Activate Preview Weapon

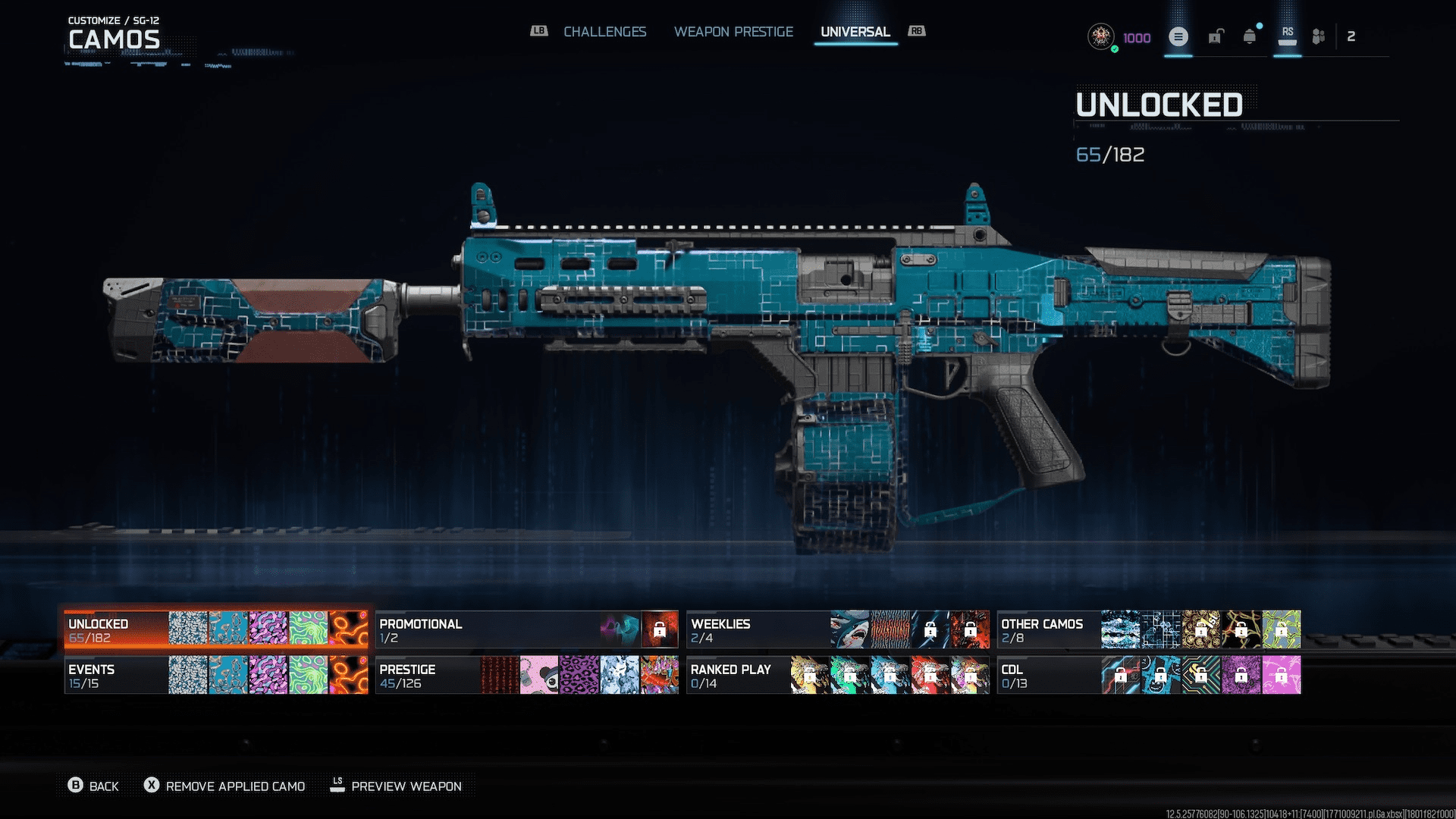click(x=396, y=786)
